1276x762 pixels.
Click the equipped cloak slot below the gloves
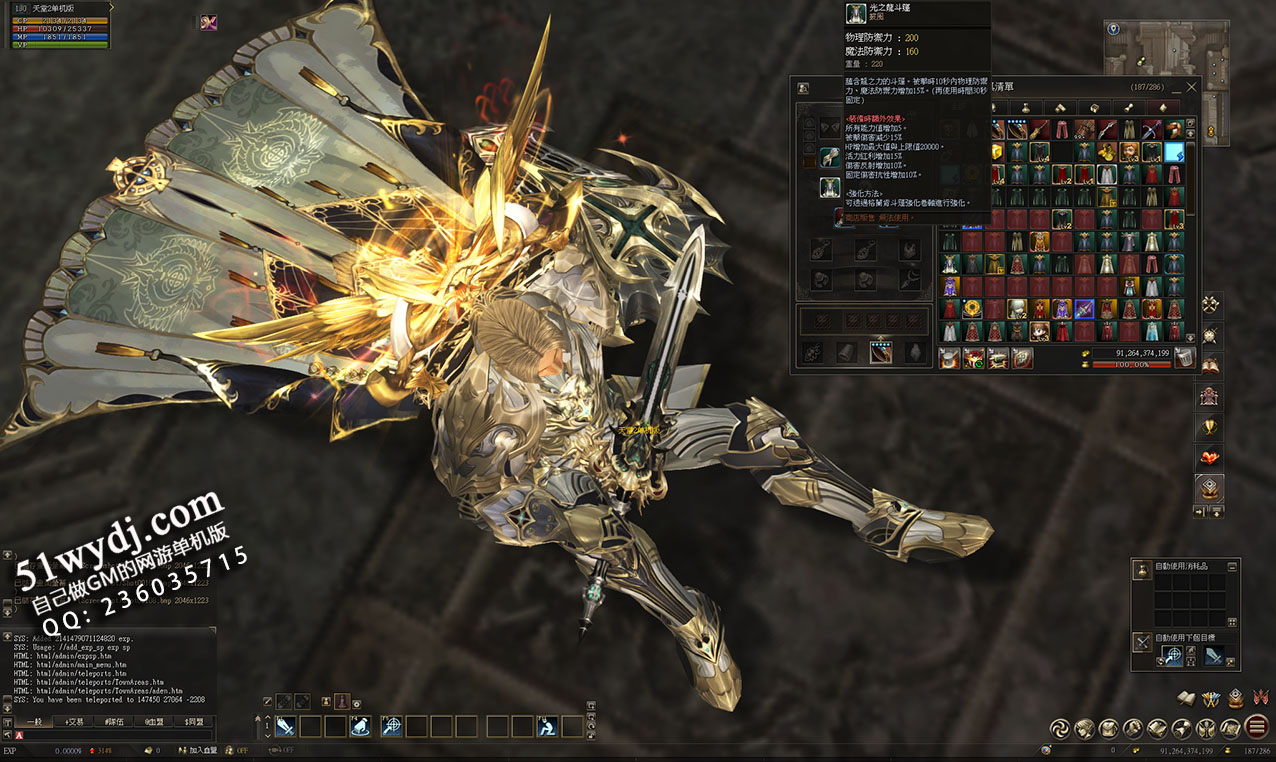tap(830, 187)
